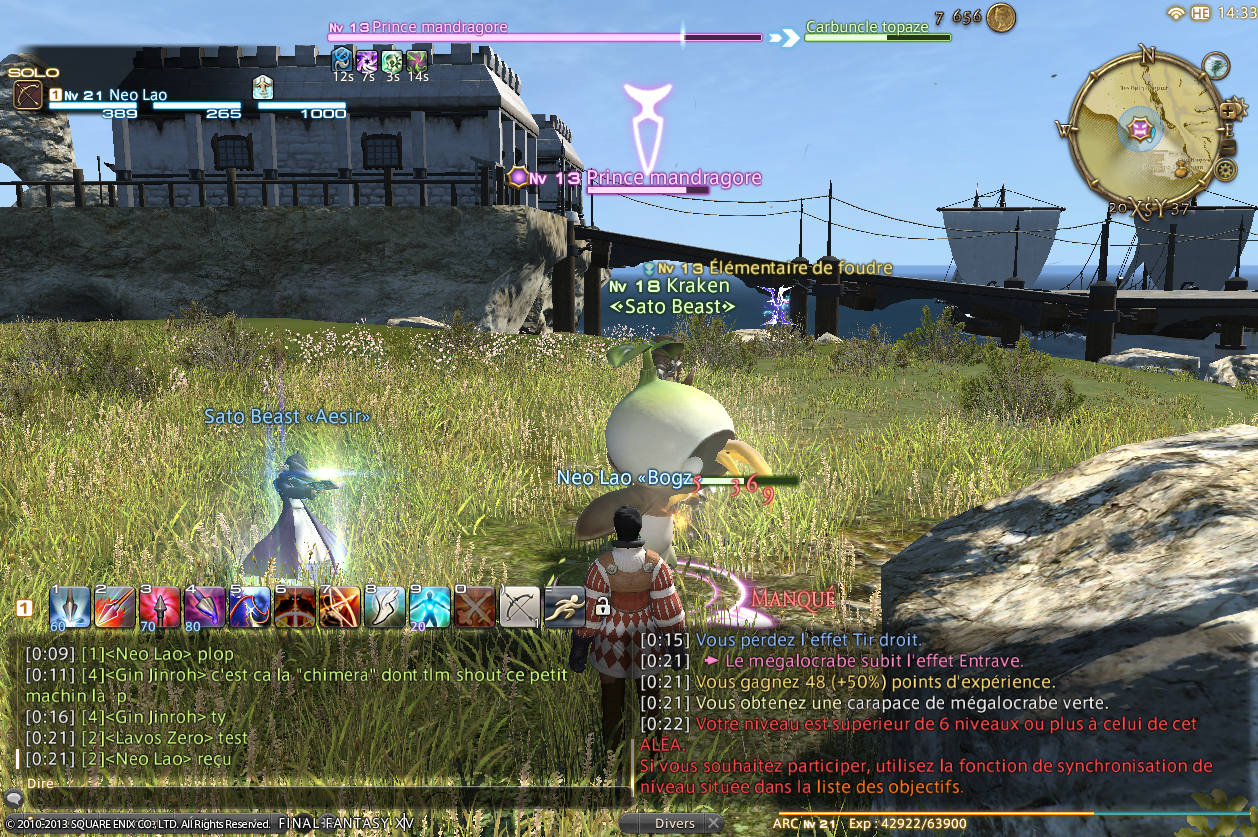Use the flaming arrow skill in slot 2
Image resolution: width=1258 pixels, height=837 pixels.
115,607
